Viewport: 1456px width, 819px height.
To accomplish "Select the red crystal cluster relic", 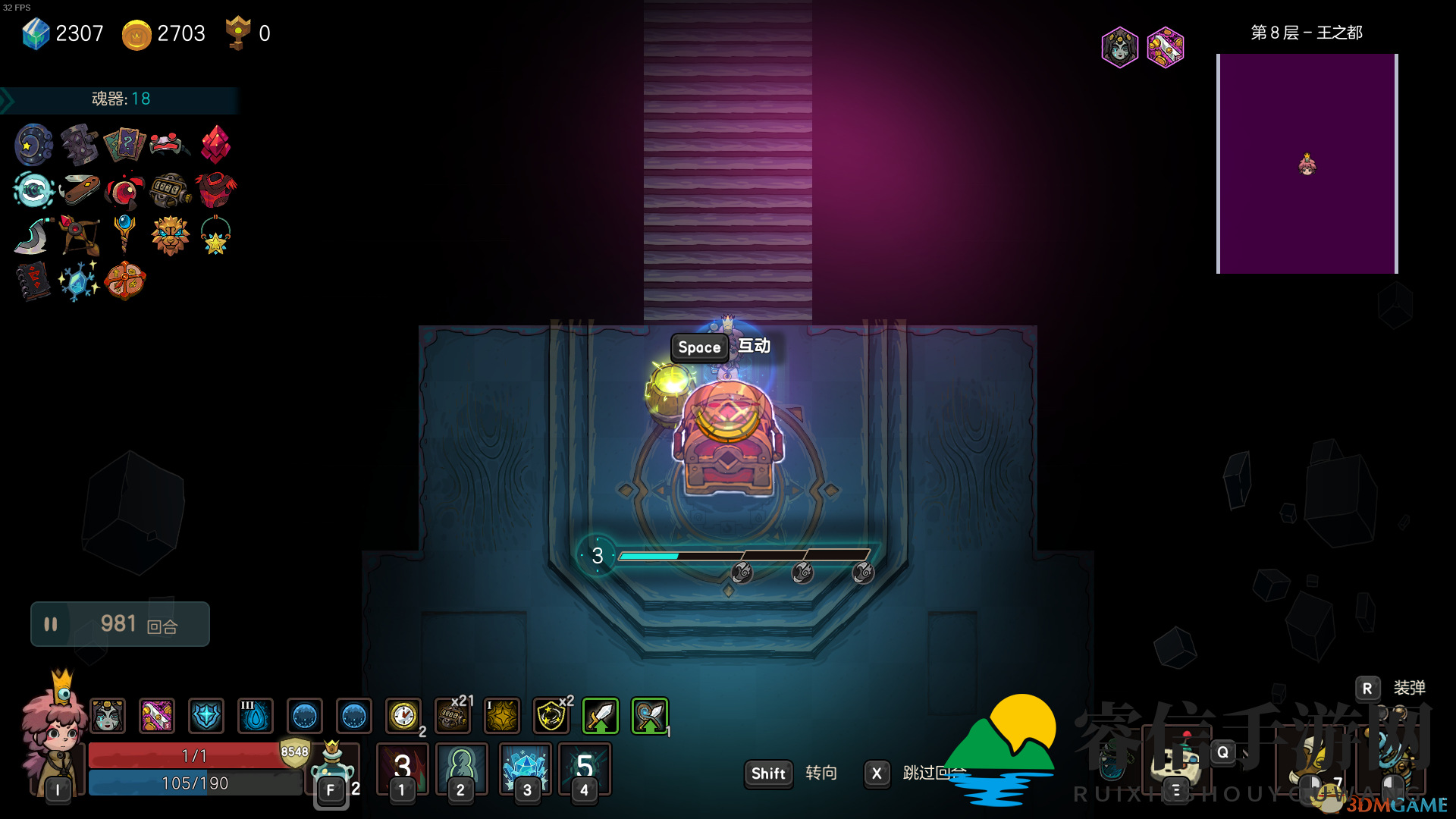I will pos(216,144).
